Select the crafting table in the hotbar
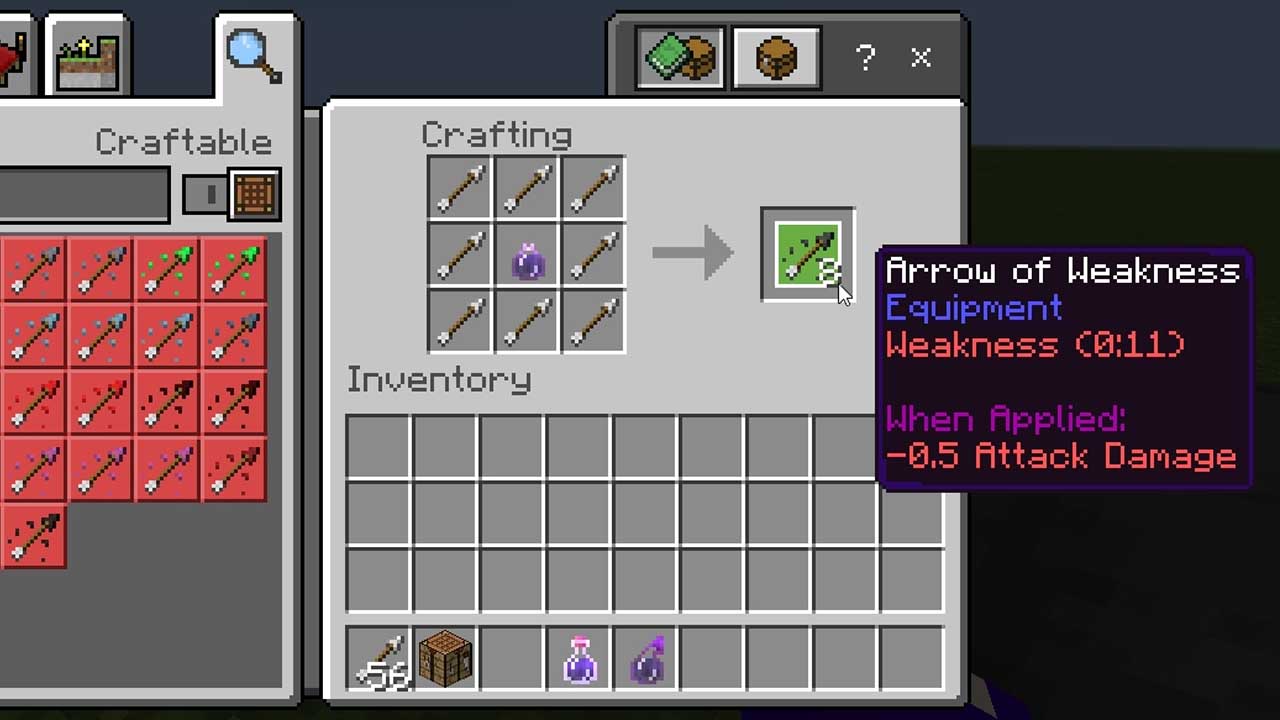Image resolution: width=1280 pixels, height=720 pixels. coord(445,657)
